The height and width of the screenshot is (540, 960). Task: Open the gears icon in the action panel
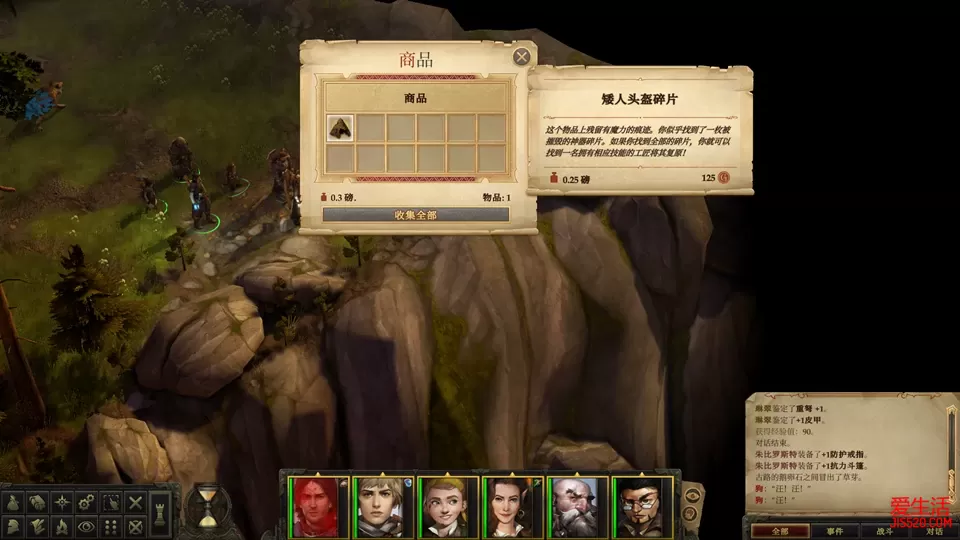pos(88,501)
